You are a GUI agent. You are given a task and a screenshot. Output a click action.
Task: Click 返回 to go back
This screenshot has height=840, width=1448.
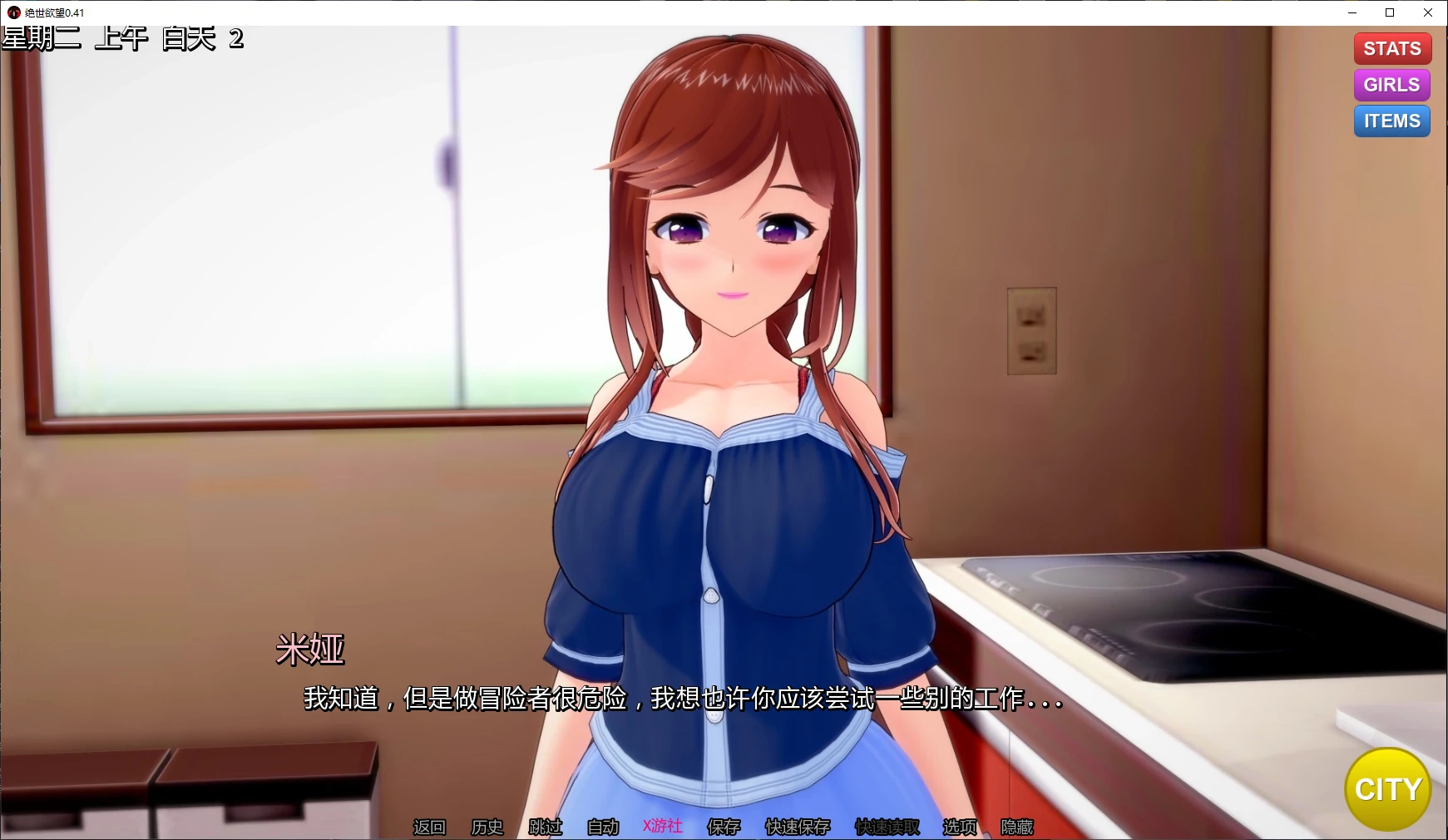click(x=428, y=828)
